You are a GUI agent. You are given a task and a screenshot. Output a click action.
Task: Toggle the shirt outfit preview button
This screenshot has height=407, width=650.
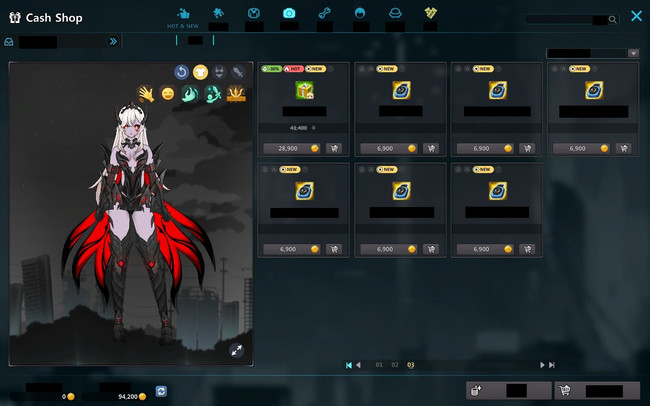[x=200, y=72]
